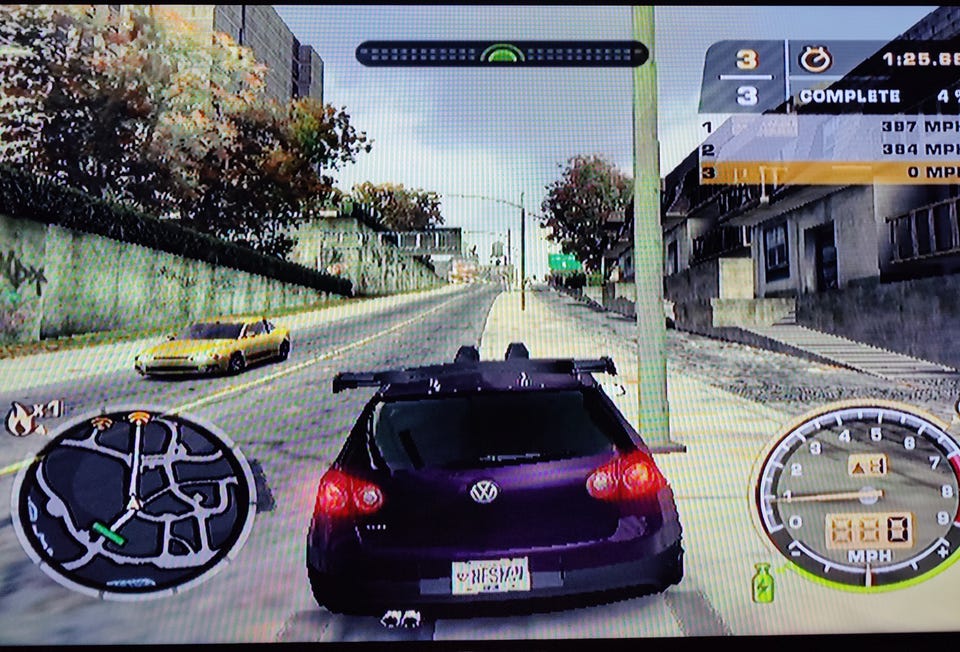This screenshot has height=652, width=960.
Task: Select the highlighted third-place leaderboard row
Action: [x=828, y=172]
